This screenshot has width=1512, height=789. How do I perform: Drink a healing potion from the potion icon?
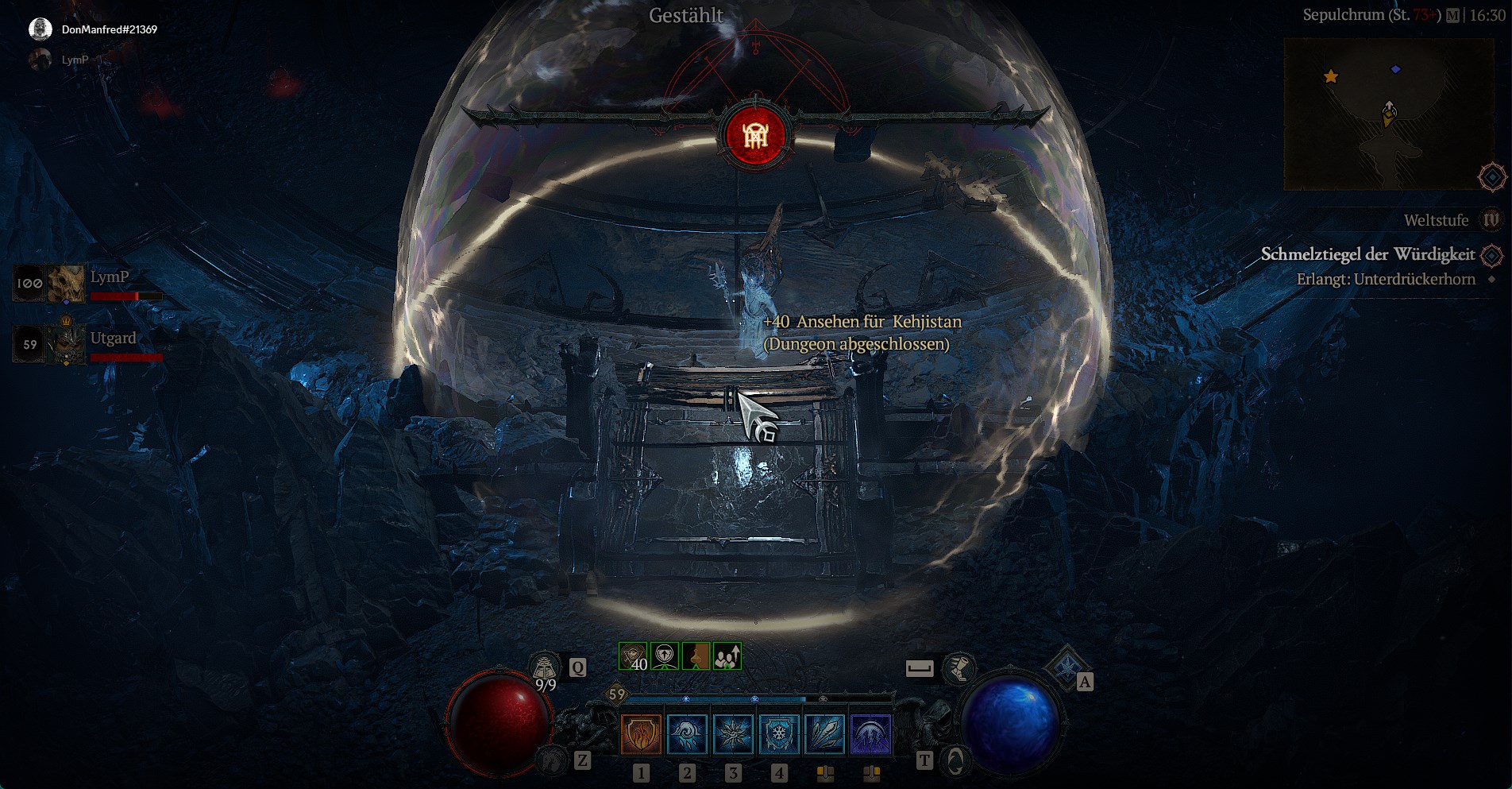click(x=546, y=668)
